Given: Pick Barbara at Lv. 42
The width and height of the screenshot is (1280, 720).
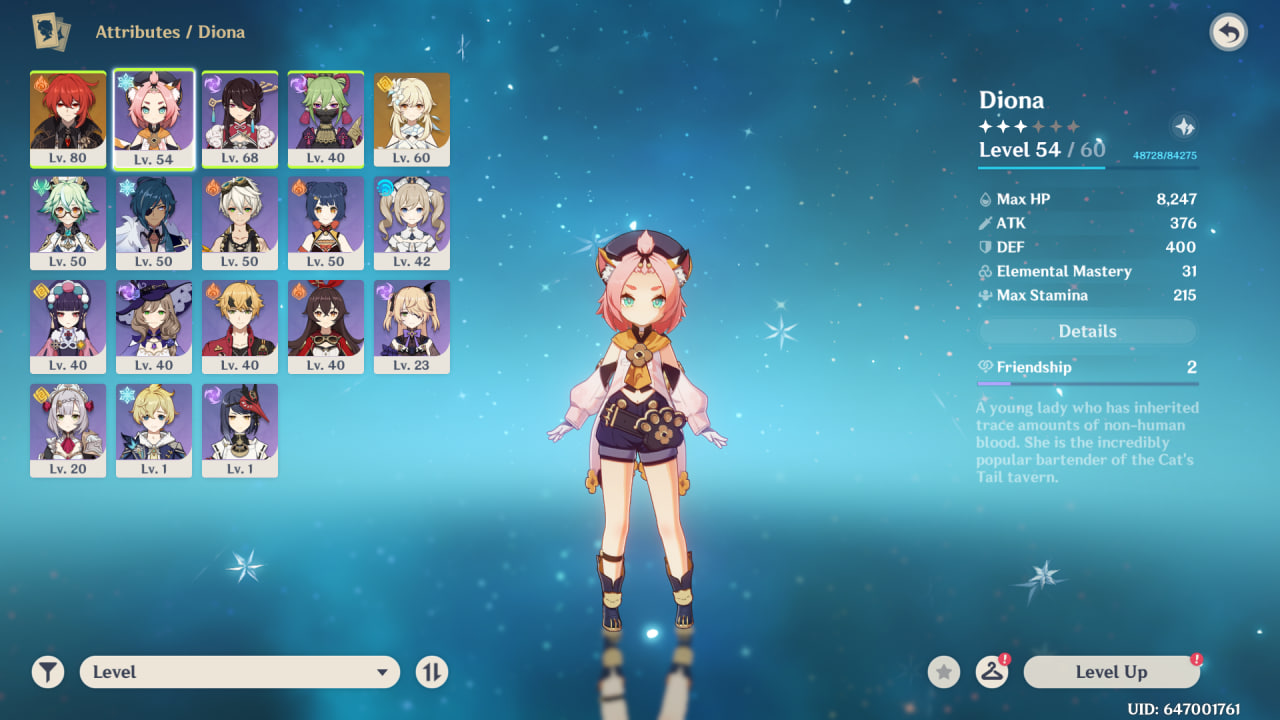Looking at the screenshot, I should click(x=412, y=223).
